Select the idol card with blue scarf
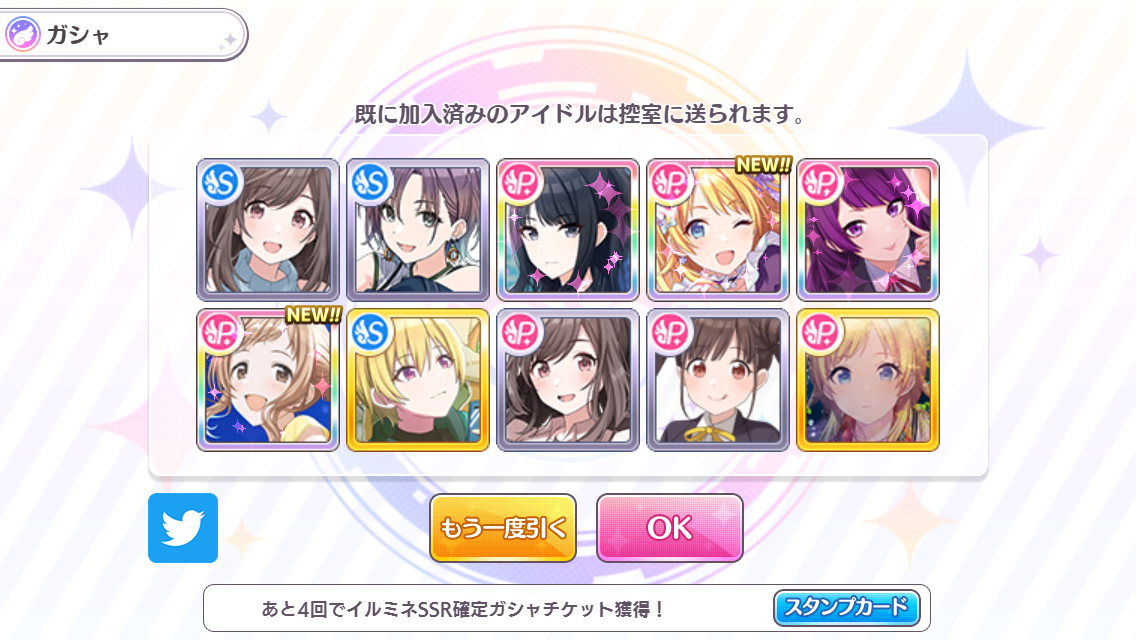This screenshot has height=640, width=1136. pos(268,230)
